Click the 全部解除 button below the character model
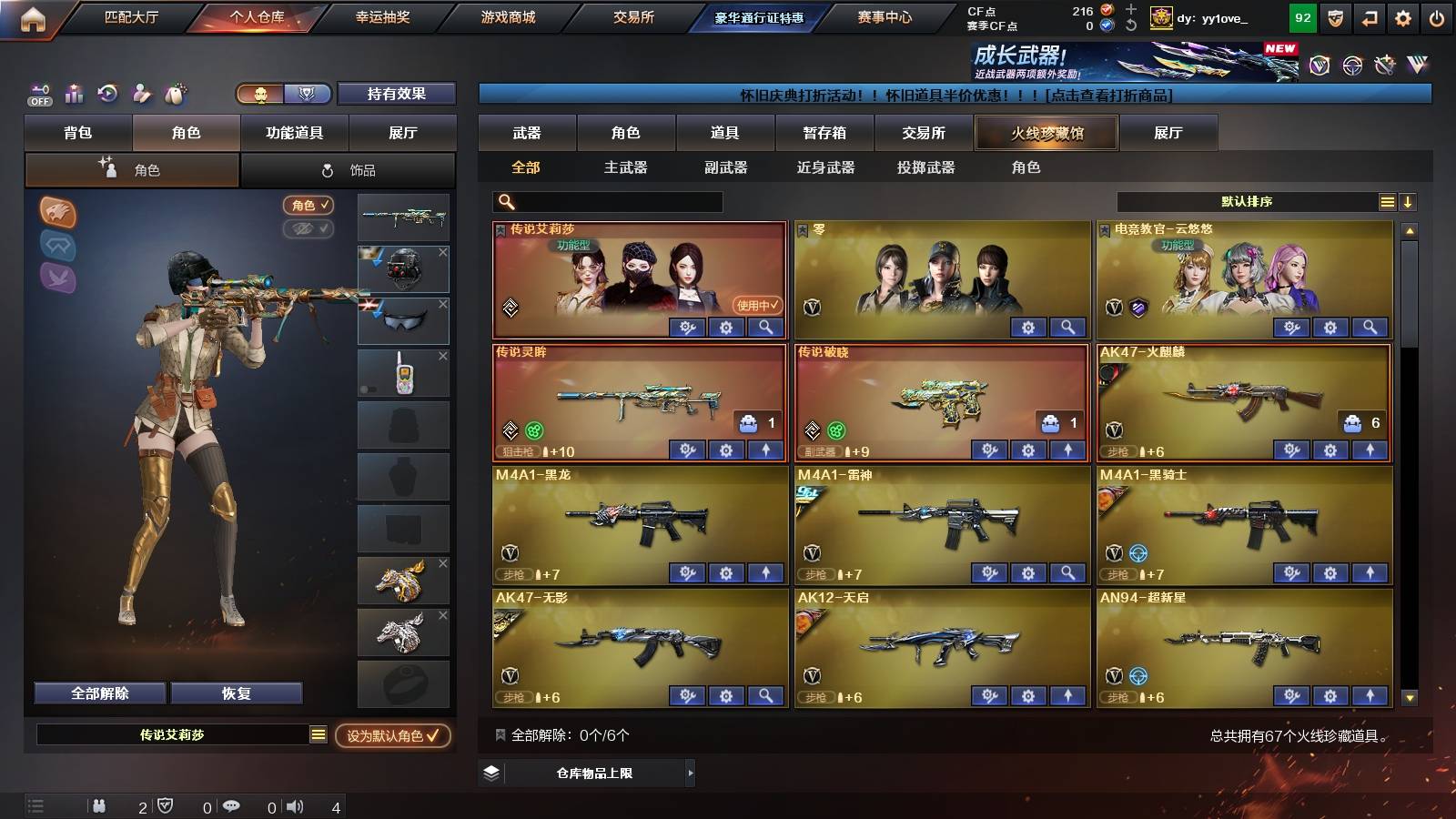This screenshot has width=1456, height=819. click(98, 693)
